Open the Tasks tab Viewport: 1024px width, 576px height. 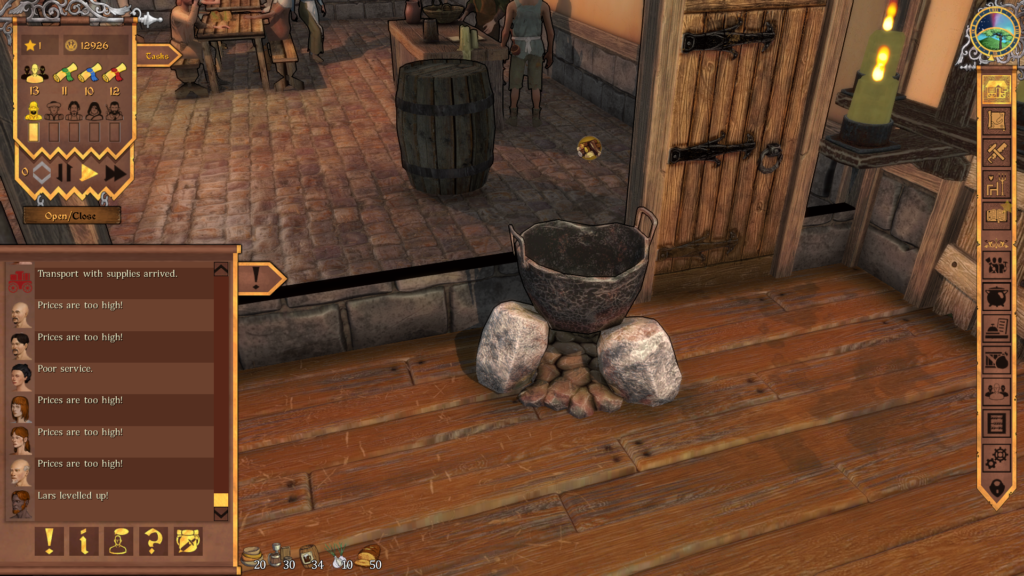[x=155, y=56]
